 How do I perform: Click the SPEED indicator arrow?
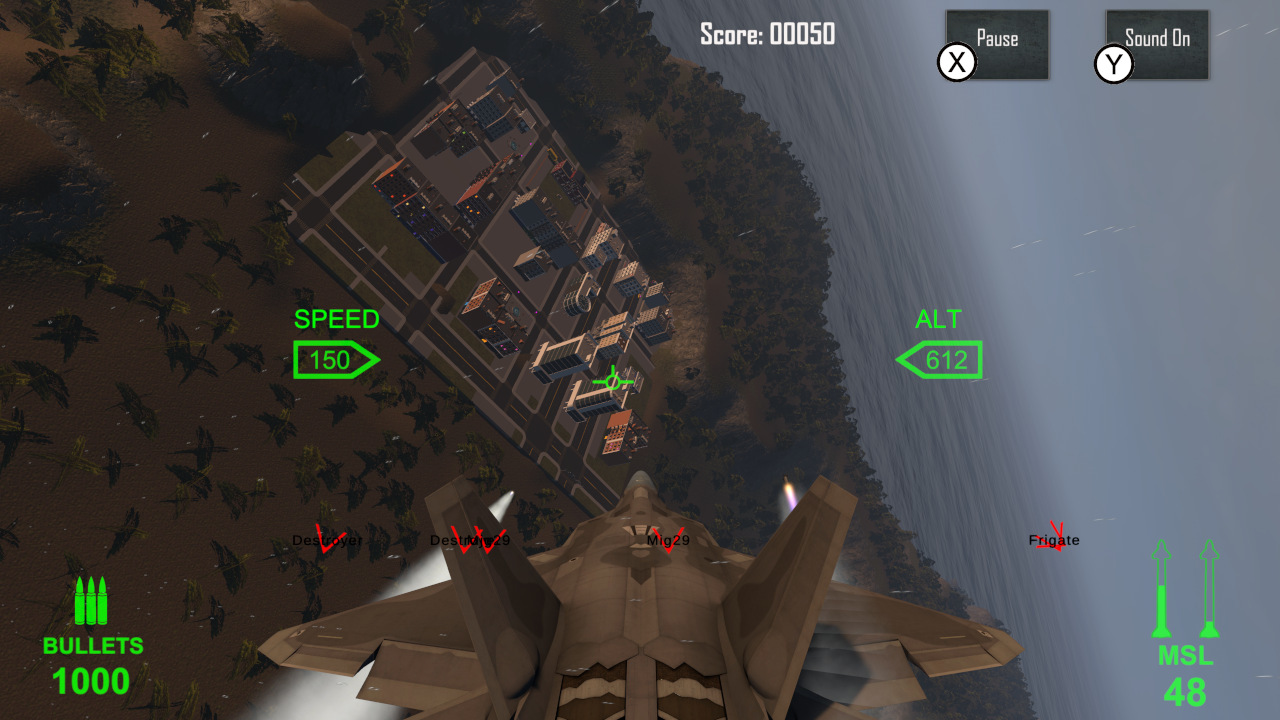pyautogui.click(x=335, y=358)
